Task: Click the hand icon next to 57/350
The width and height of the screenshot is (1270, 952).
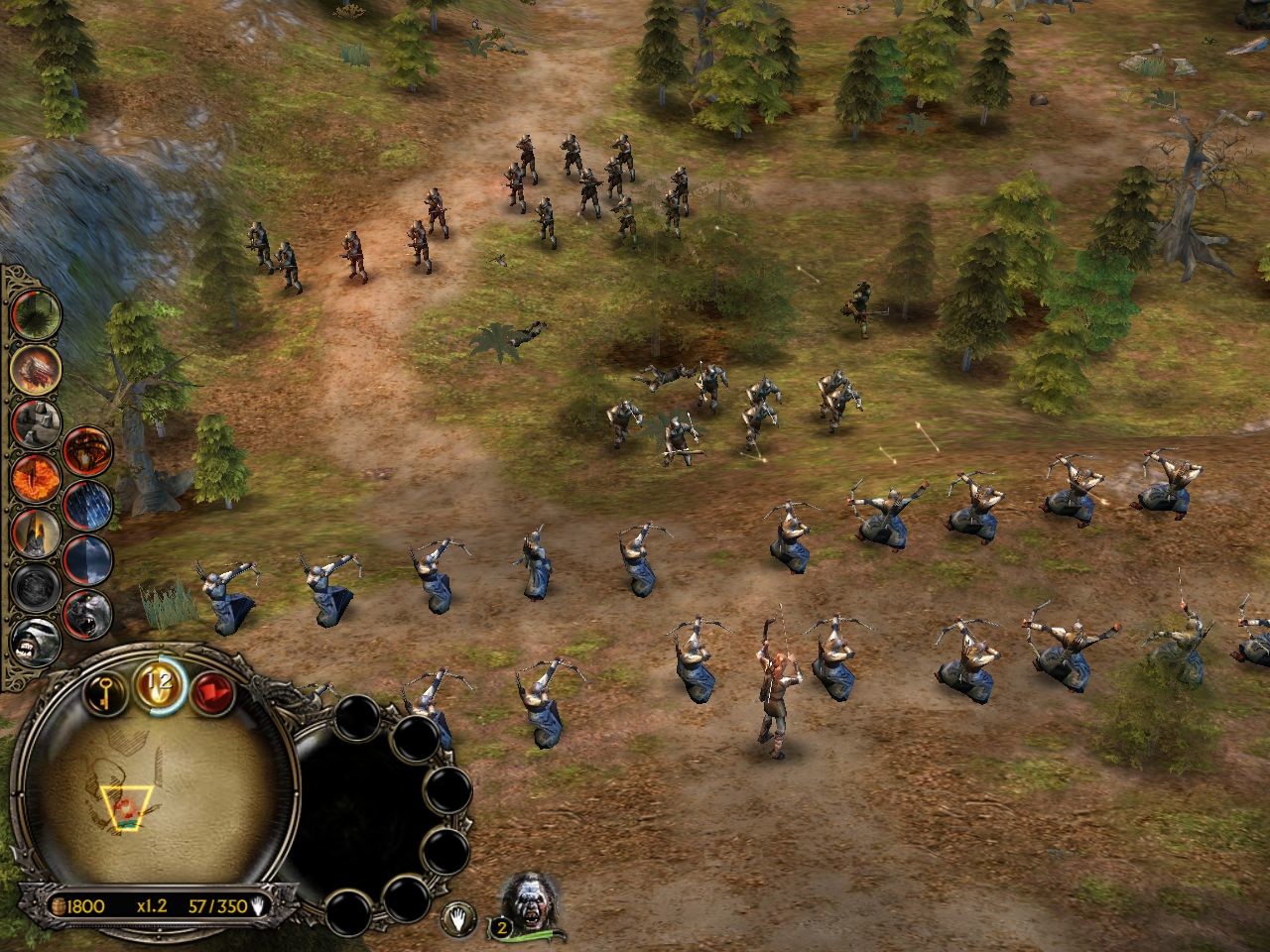Action: click(x=258, y=905)
